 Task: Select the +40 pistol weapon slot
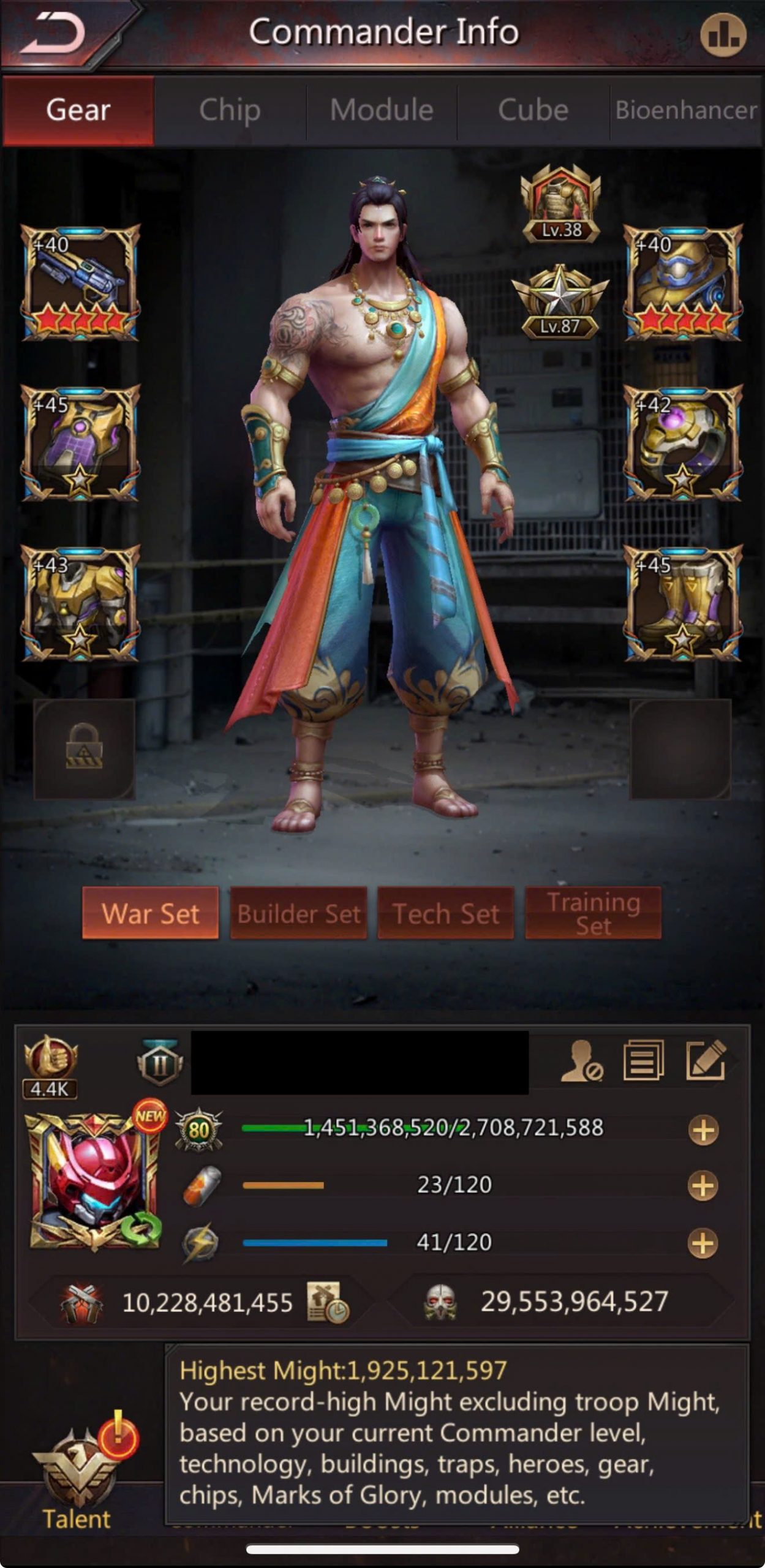pos(80,282)
